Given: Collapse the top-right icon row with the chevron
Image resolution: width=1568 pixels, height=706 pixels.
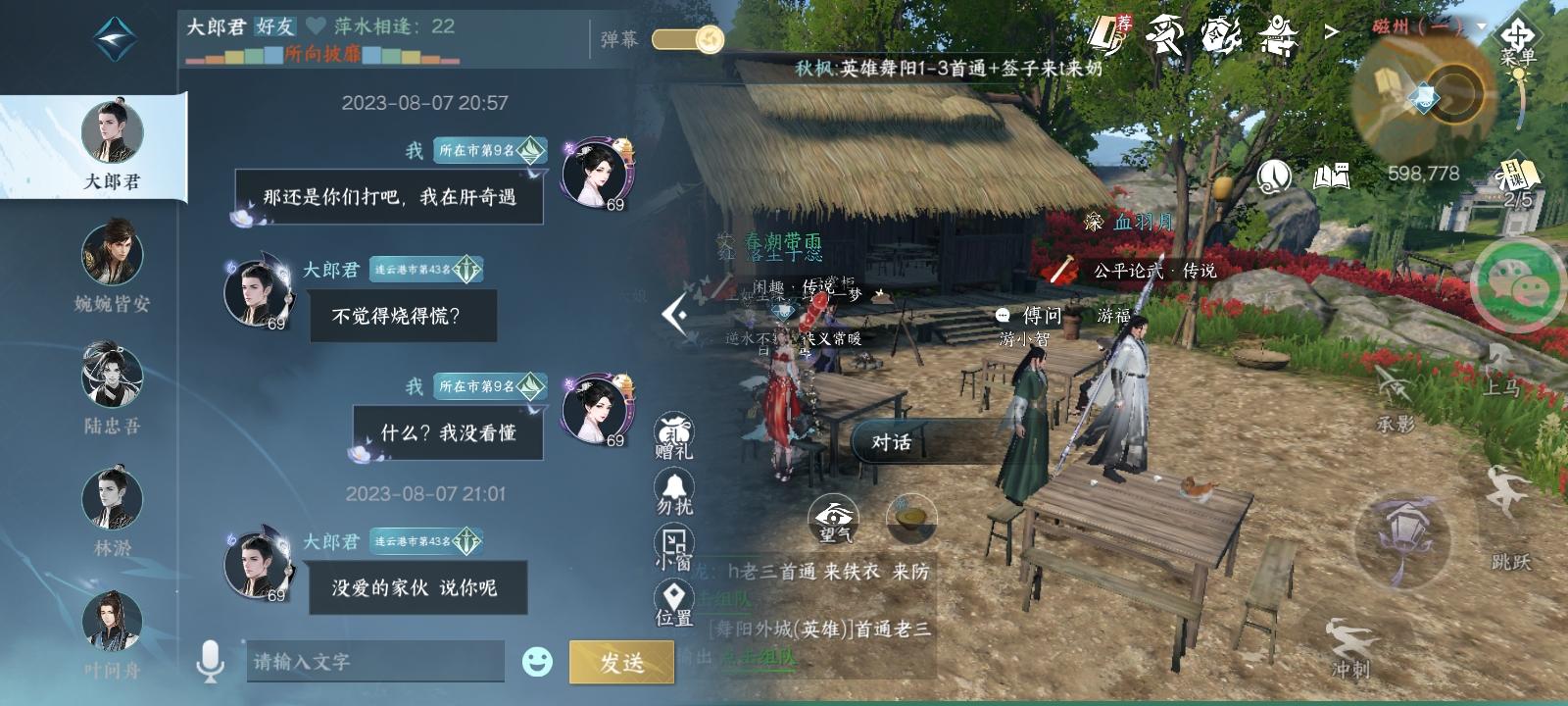Looking at the screenshot, I should coord(1333,31).
